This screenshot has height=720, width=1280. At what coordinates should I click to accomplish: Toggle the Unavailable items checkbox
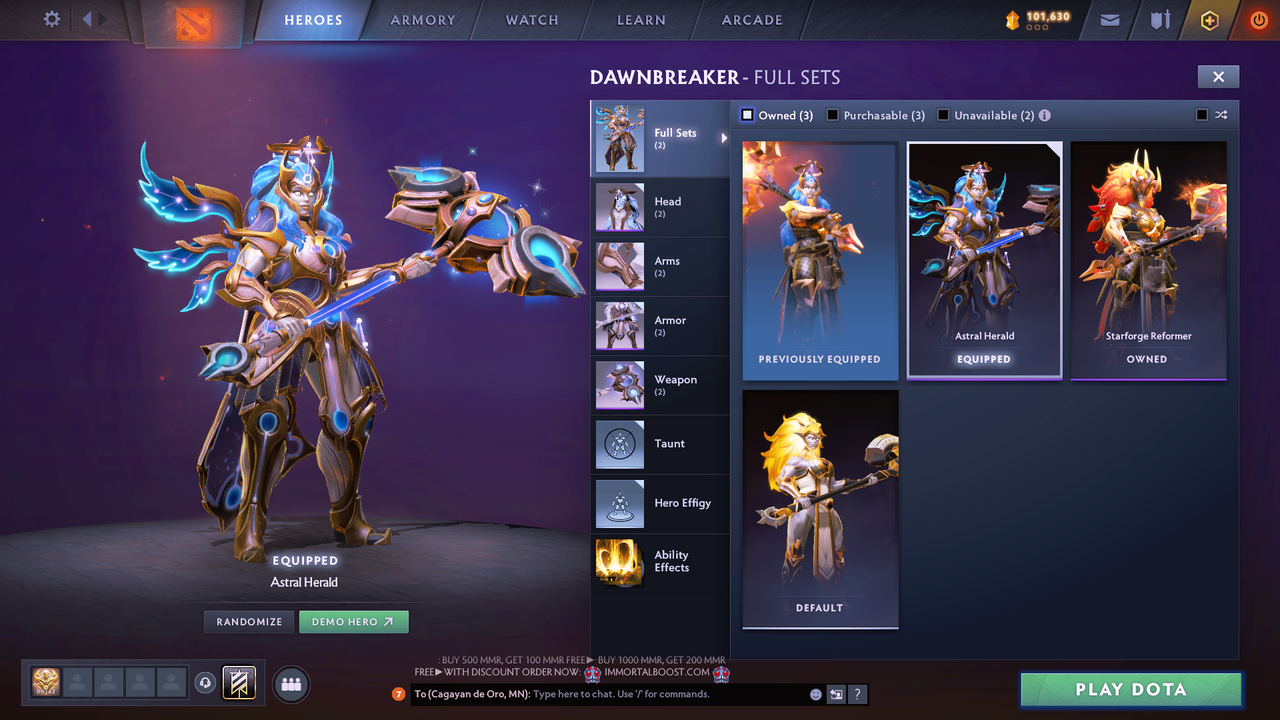(x=942, y=115)
